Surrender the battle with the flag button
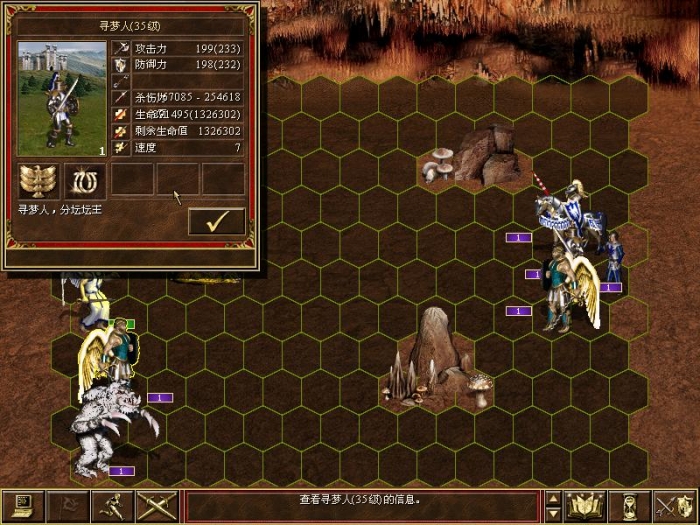 click(x=67, y=506)
